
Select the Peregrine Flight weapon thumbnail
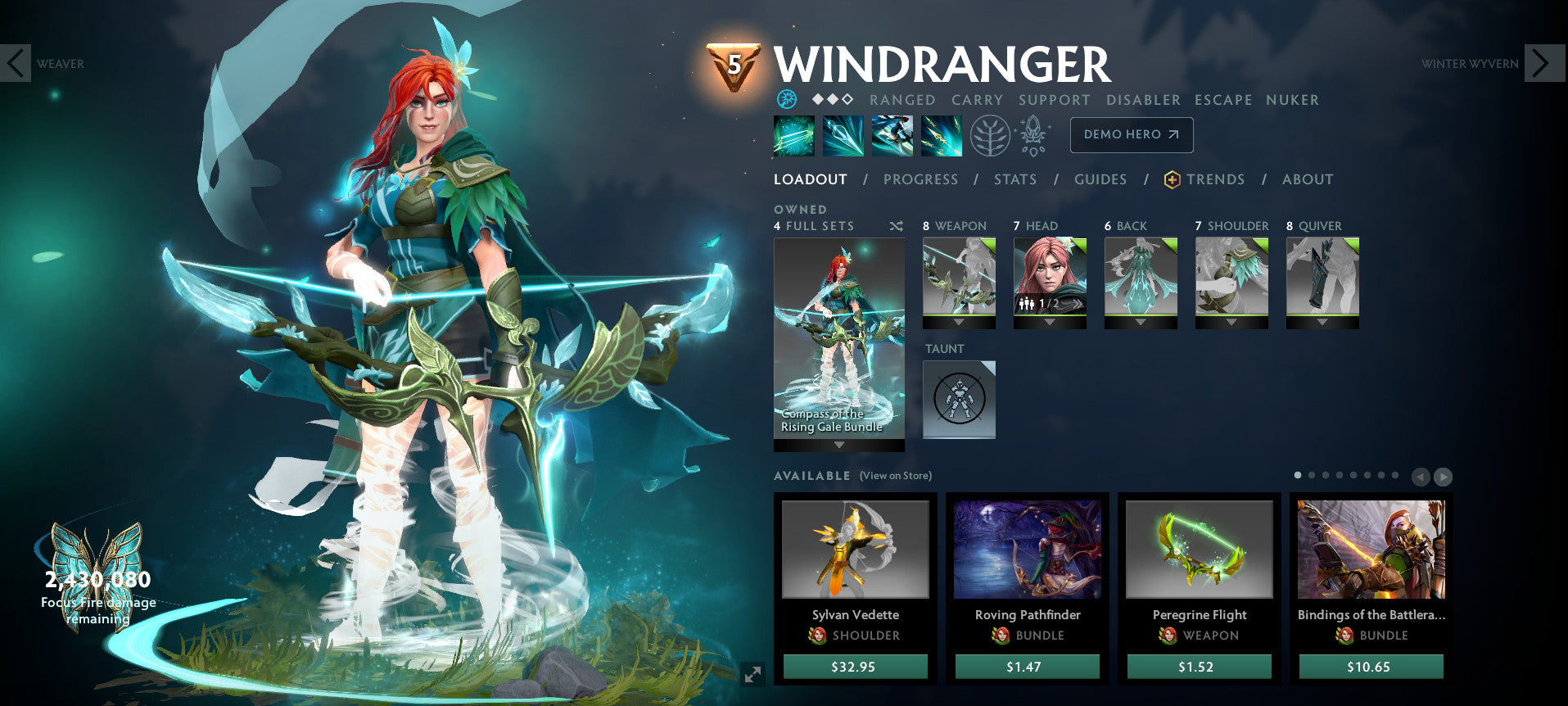(1198, 550)
